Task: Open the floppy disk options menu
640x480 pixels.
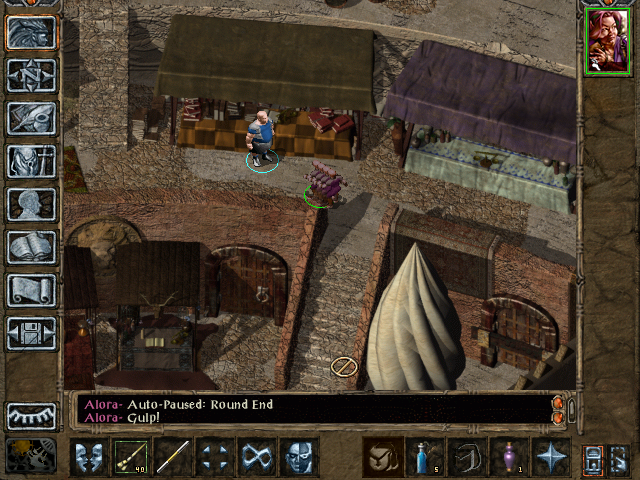Action: click(31, 333)
